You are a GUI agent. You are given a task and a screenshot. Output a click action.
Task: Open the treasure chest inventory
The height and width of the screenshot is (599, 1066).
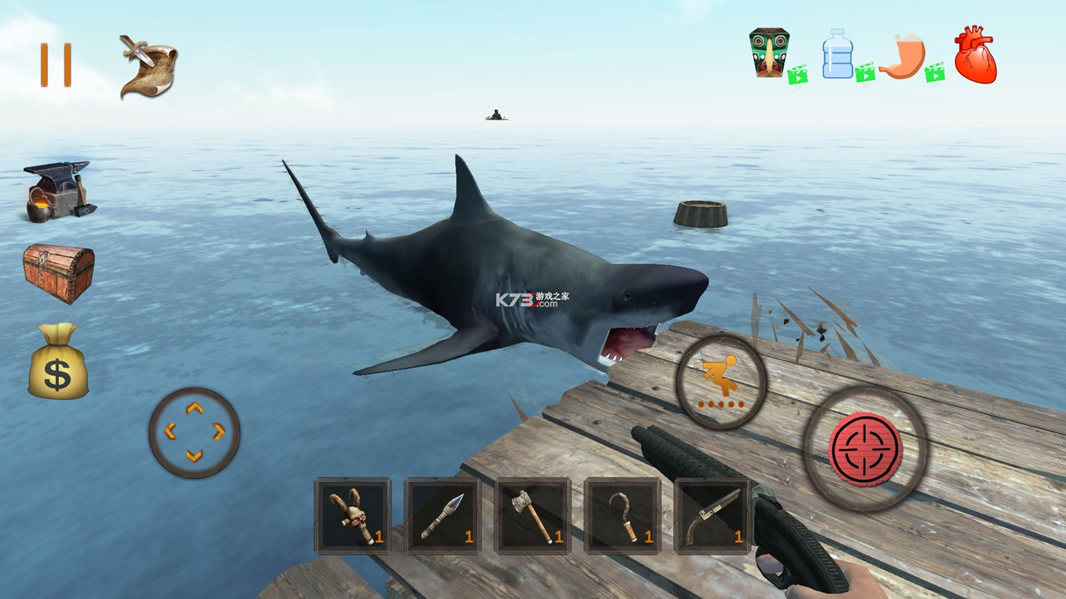(59, 272)
